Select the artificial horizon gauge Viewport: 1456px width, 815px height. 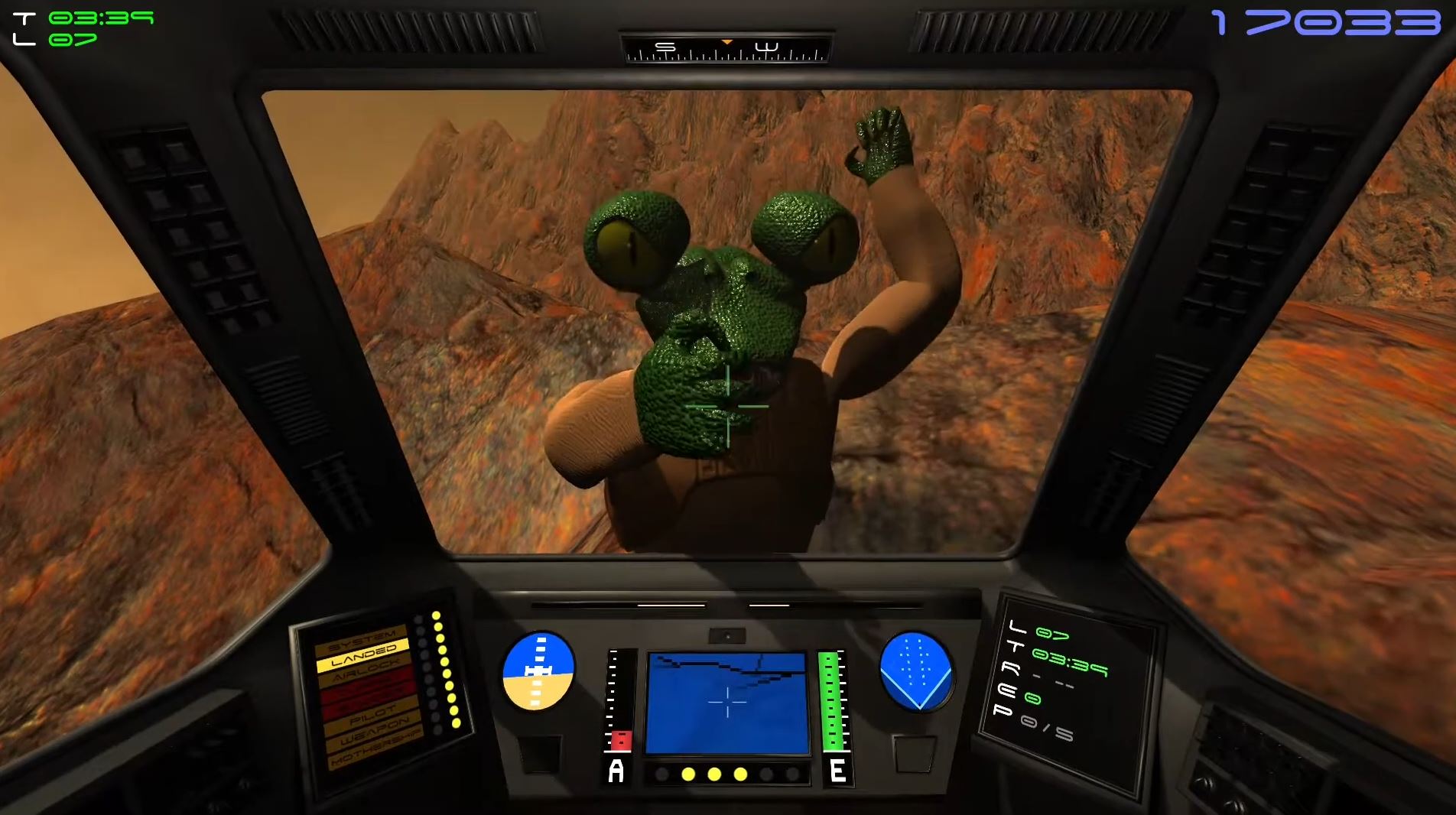pyautogui.click(x=538, y=671)
